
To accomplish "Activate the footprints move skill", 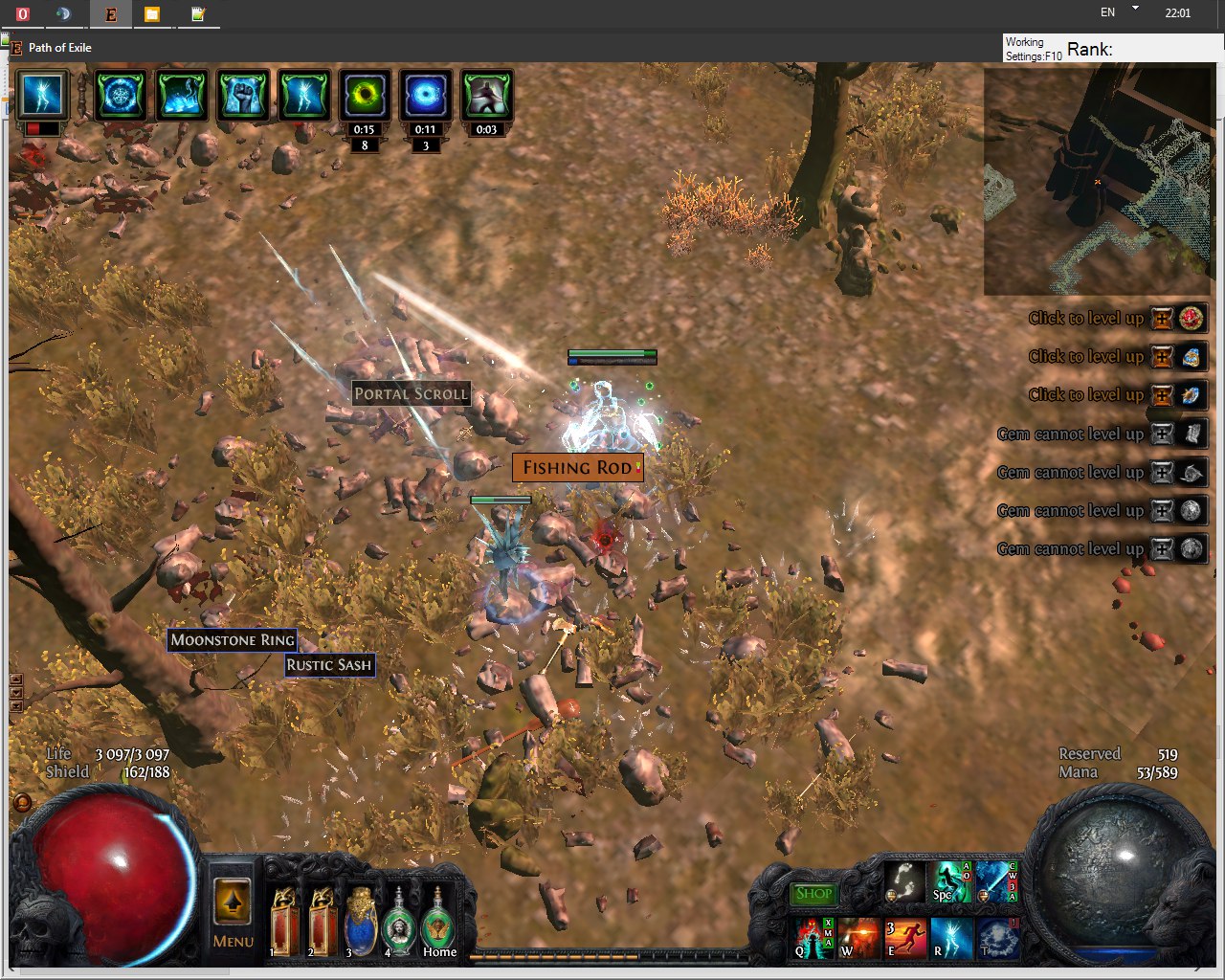I will click(x=903, y=881).
